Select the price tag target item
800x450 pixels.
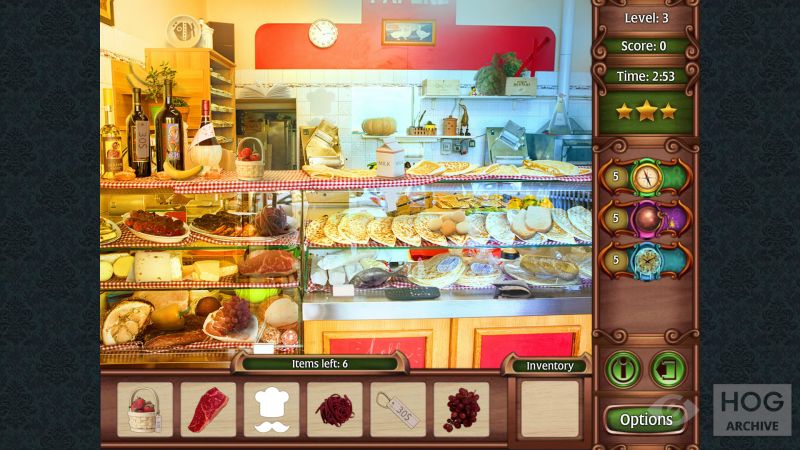(x=398, y=410)
